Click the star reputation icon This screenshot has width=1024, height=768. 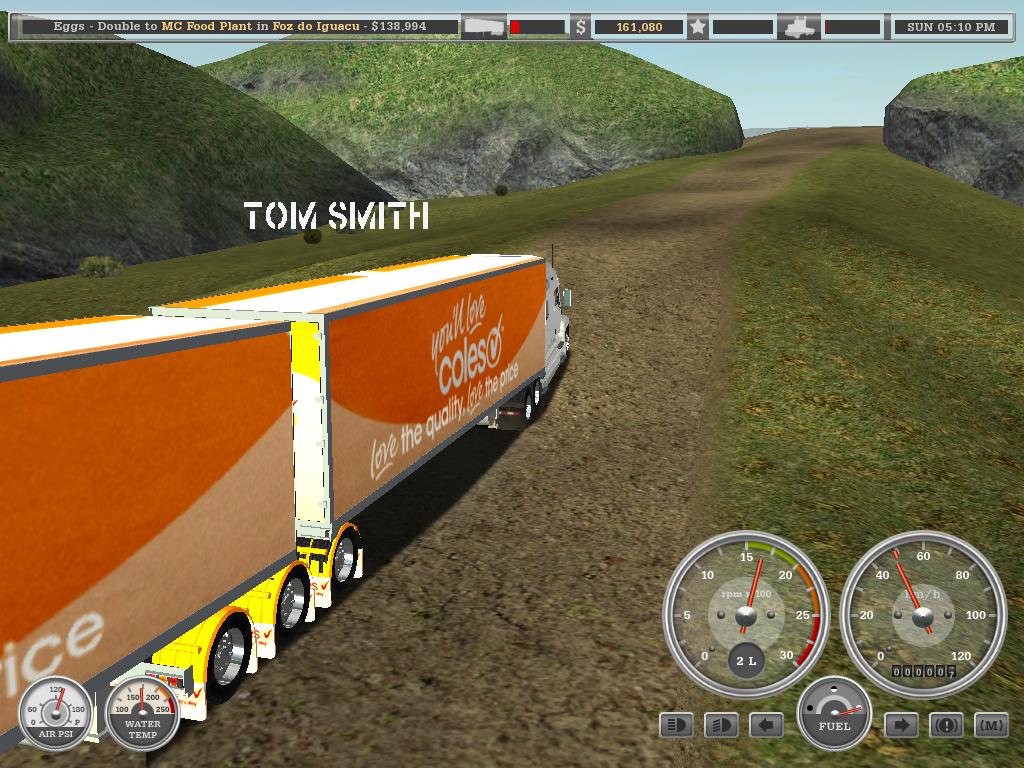click(698, 27)
